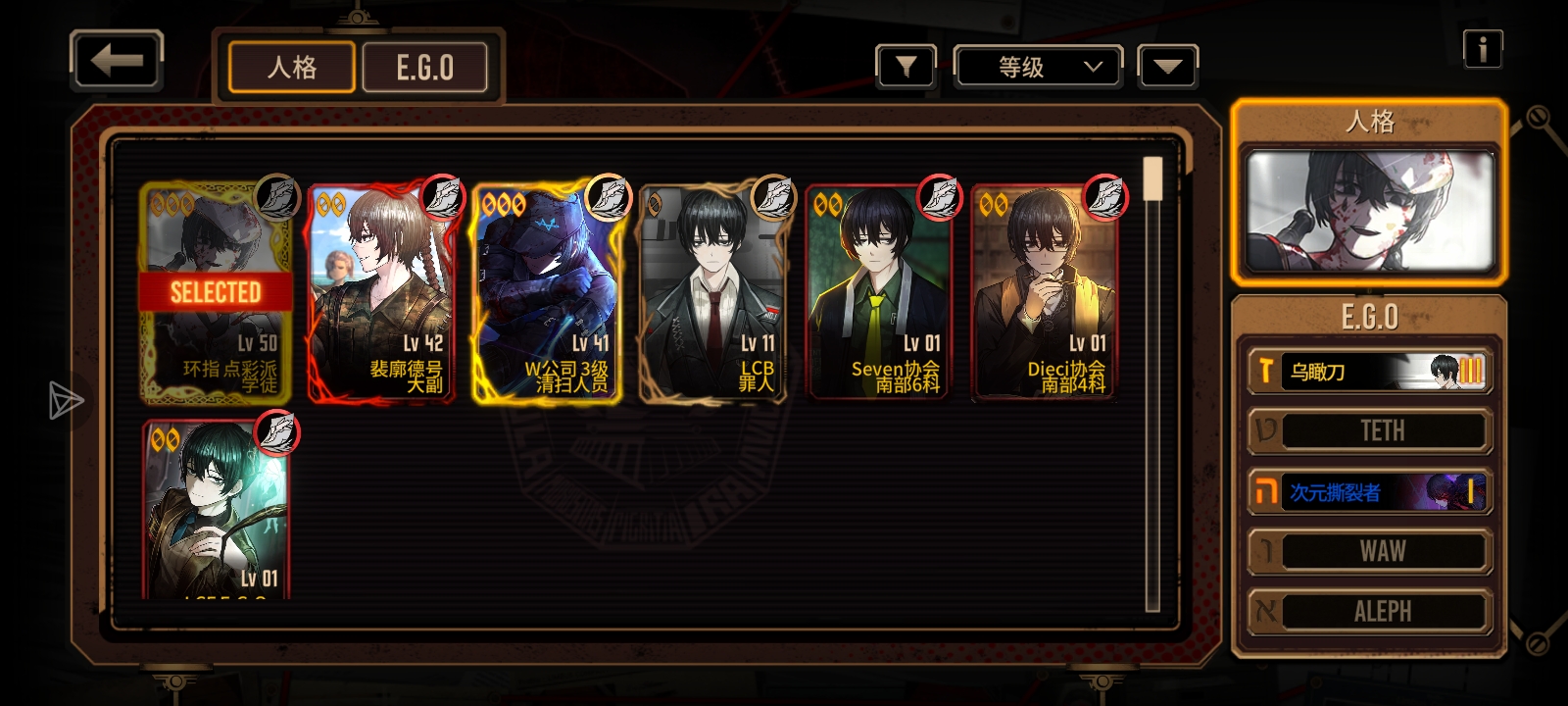Open the 乌瞰刀 E.G.O slot
Screen dimensions: 1568x706
click(1369, 372)
